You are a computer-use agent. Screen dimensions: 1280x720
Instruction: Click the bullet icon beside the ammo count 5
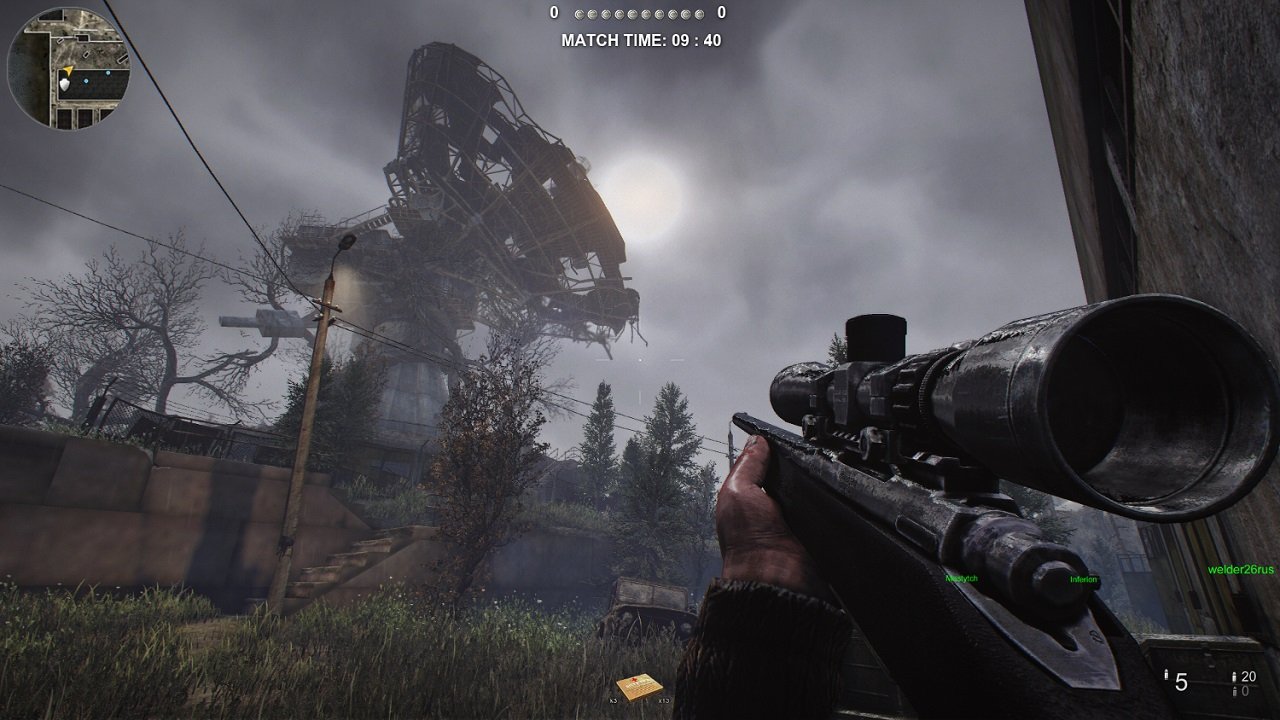(x=1166, y=675)
